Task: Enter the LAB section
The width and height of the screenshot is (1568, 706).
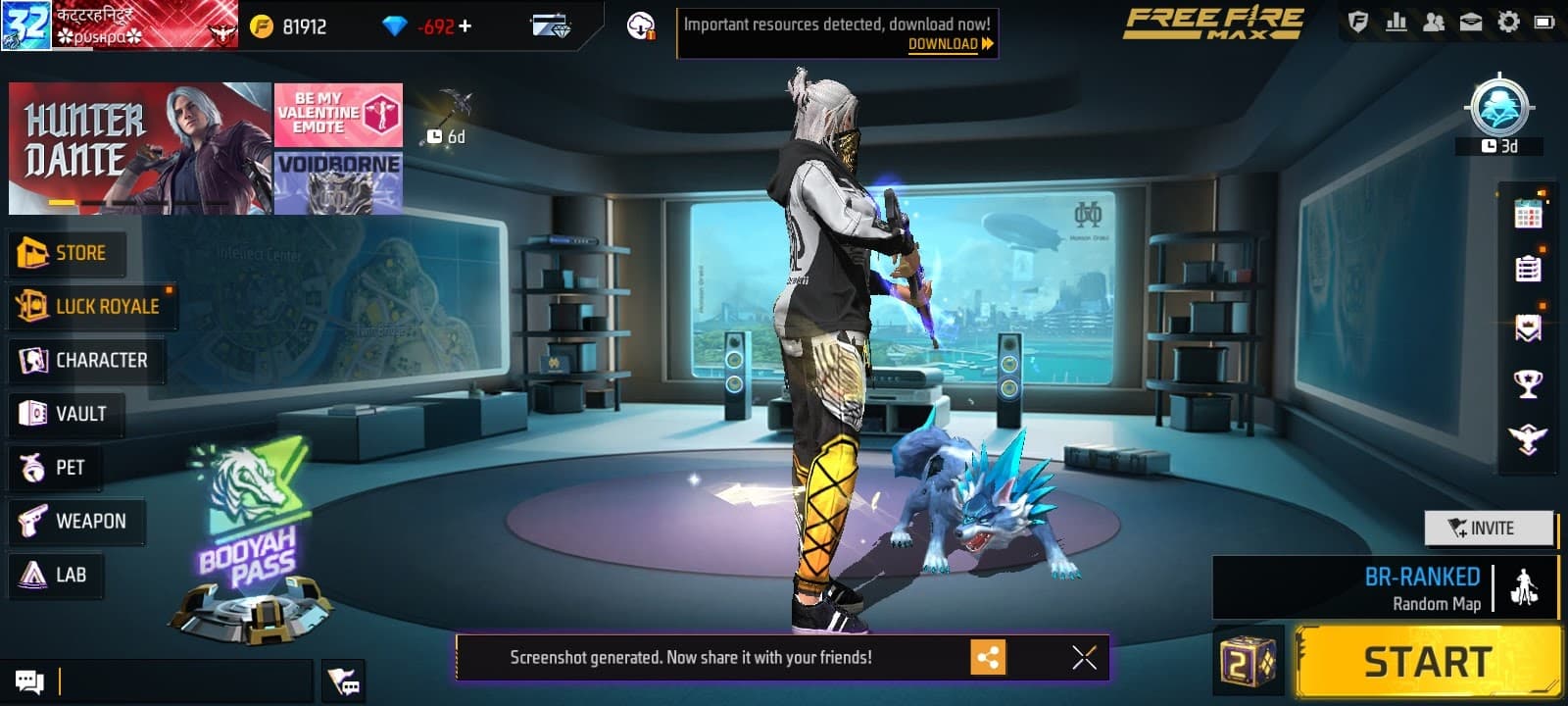Action: [55, 575]
